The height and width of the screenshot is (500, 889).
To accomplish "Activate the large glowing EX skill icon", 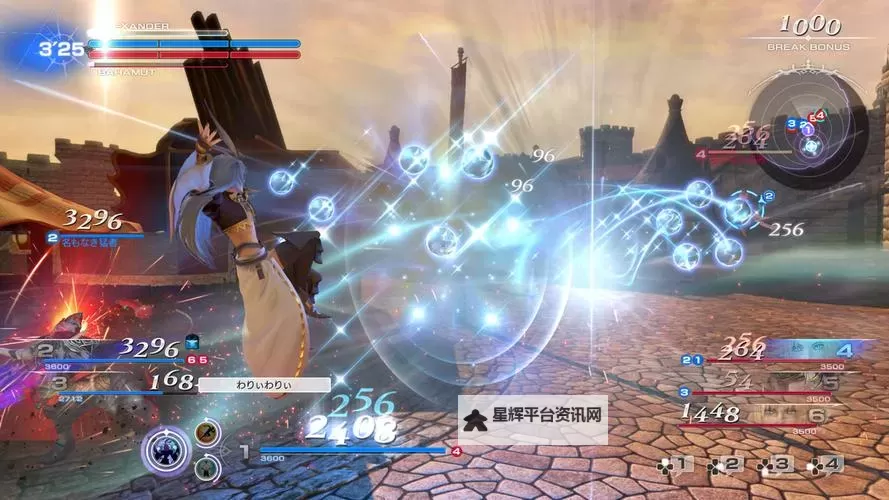I will point(165,449).
